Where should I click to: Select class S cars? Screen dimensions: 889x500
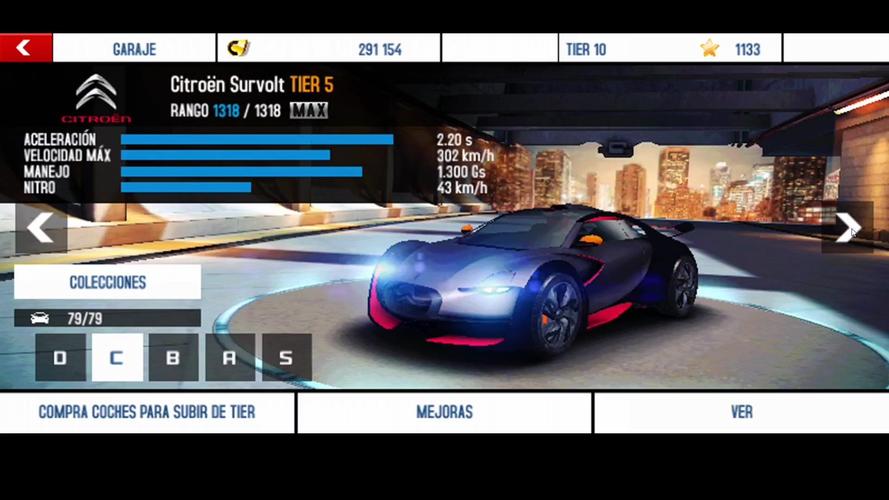coord(287,358)
